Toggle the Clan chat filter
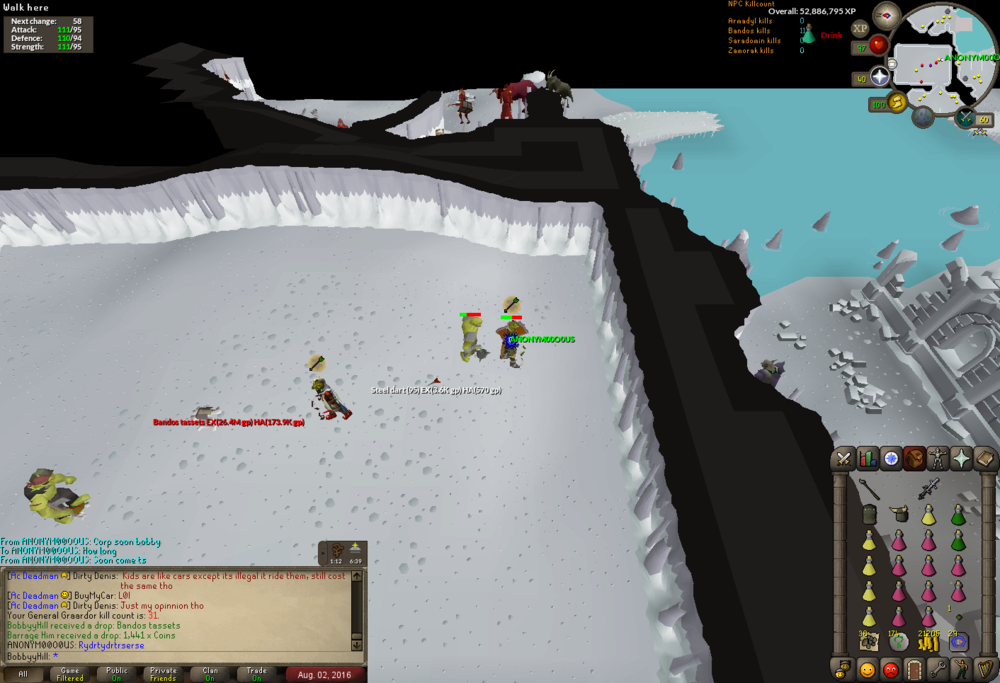 (x=210, y=674)
